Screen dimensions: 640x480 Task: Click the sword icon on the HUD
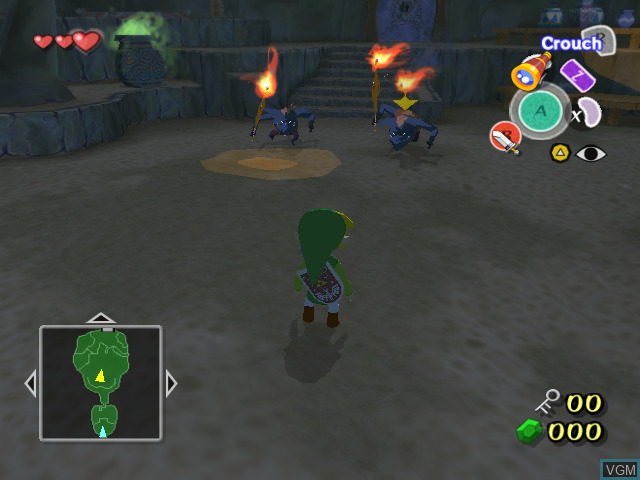click(504, 137)
